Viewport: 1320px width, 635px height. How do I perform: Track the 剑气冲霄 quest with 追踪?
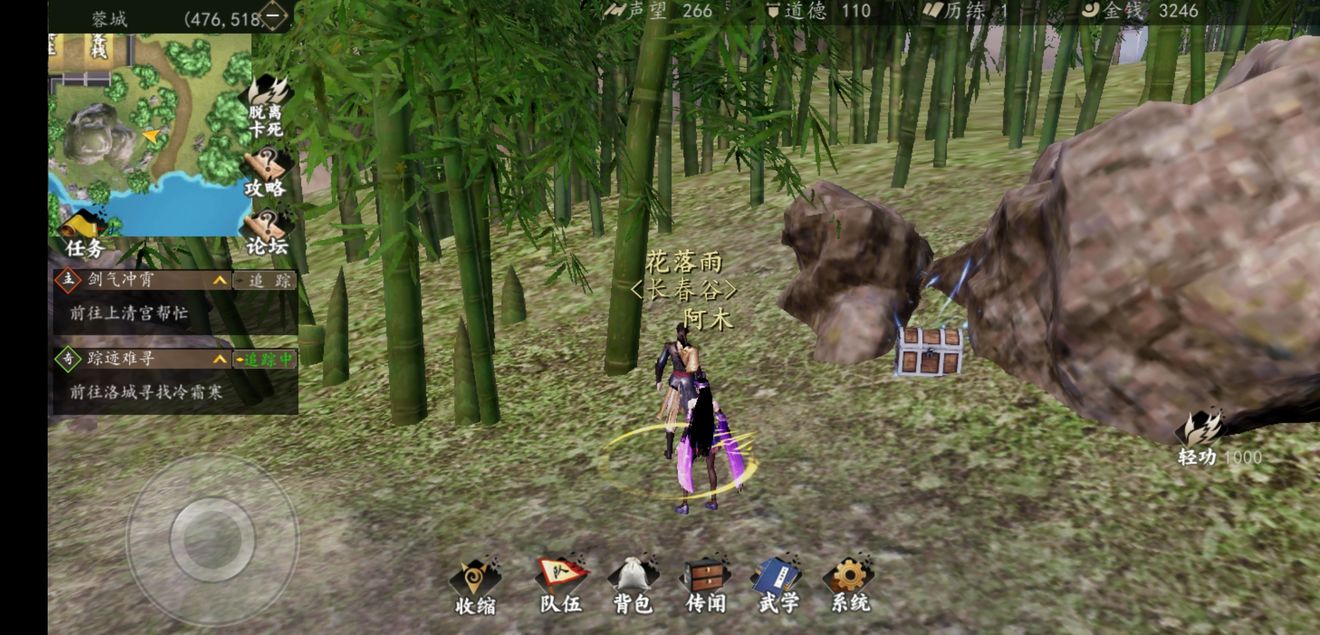pyautogui.click(x=265, y=281)
